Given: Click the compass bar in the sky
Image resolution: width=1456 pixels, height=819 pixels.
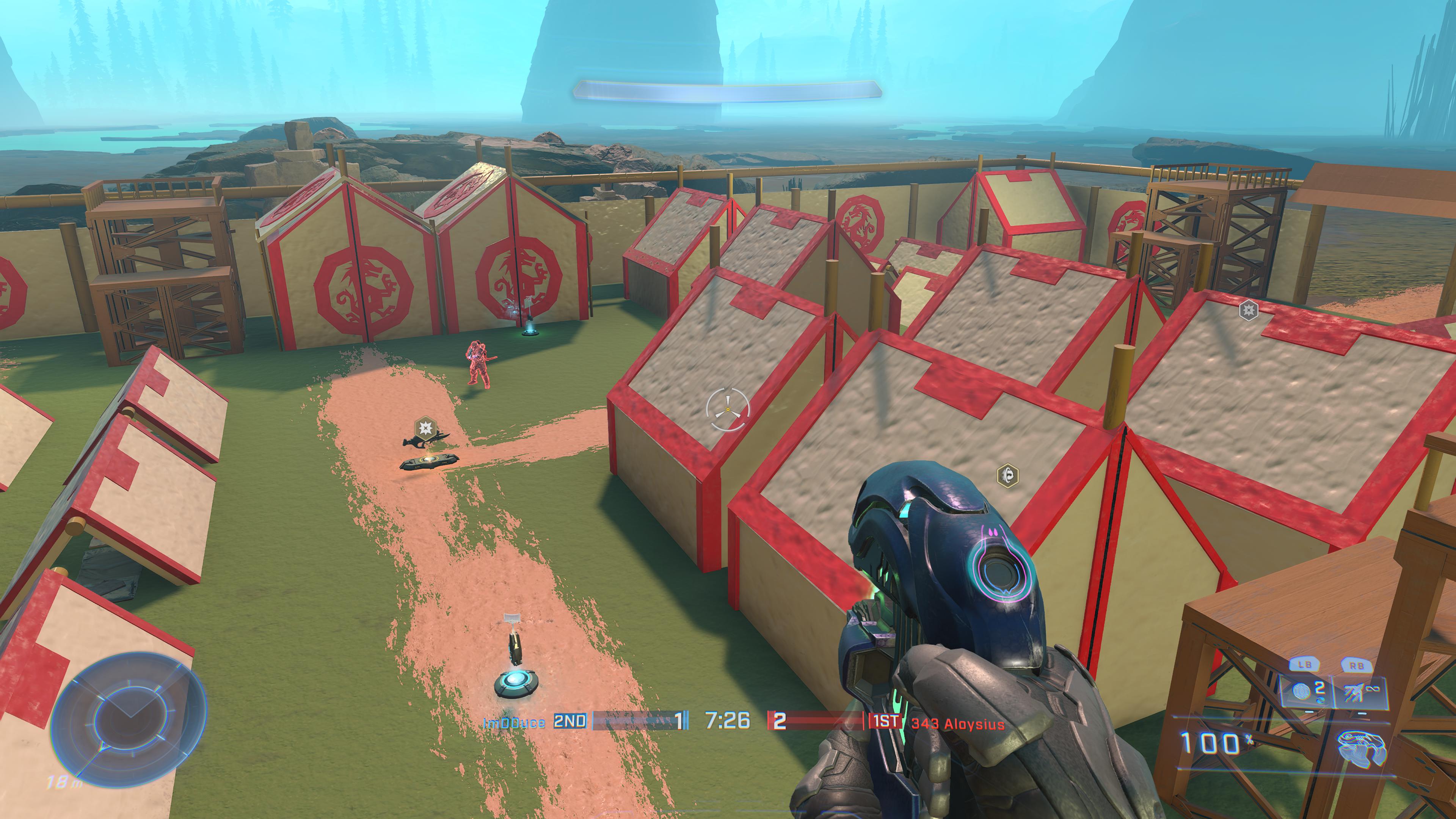Looking at the screenshot, I should click(727, 91).
